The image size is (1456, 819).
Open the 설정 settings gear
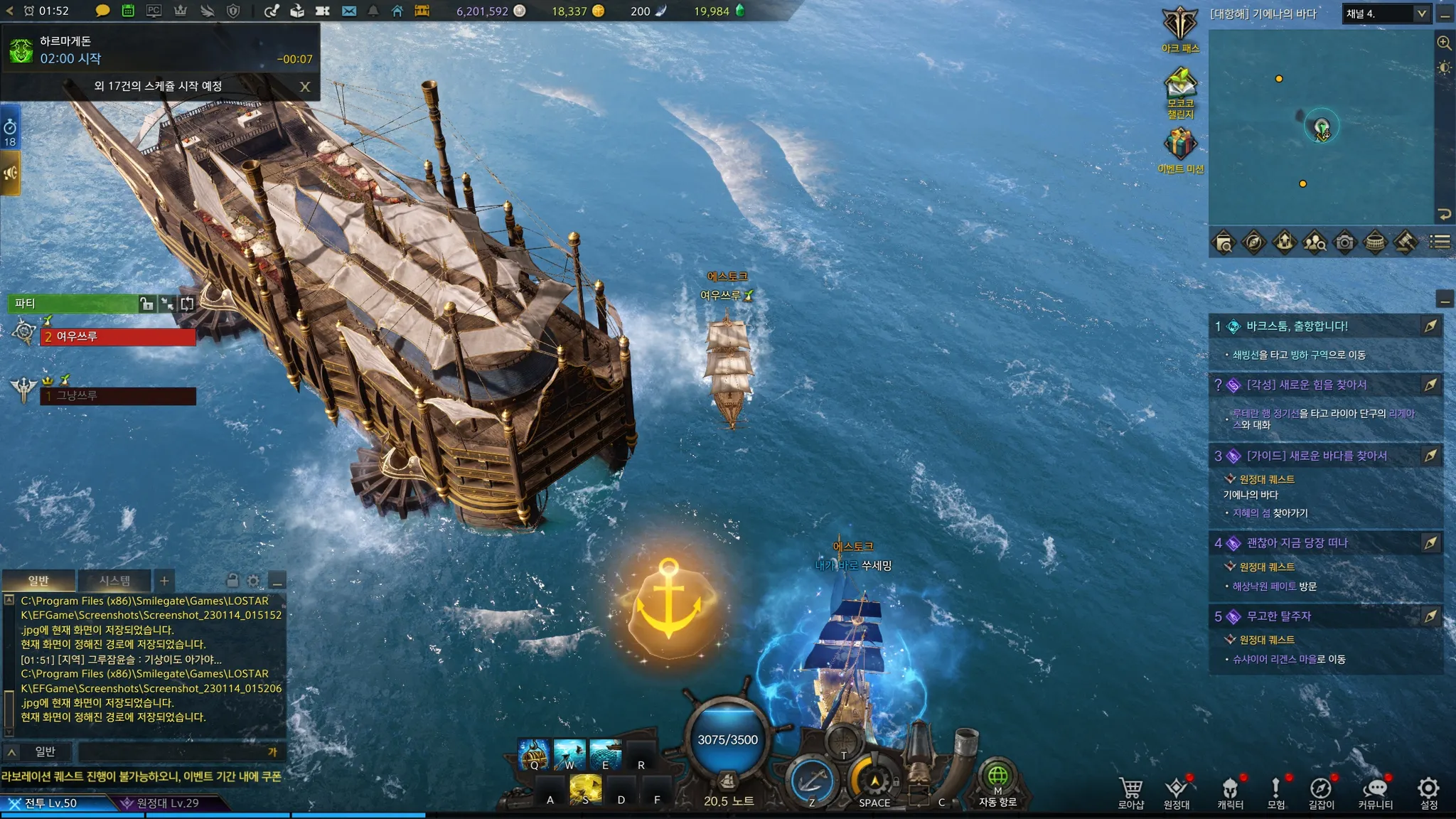pyautogui.click(x=1428, y=791)
